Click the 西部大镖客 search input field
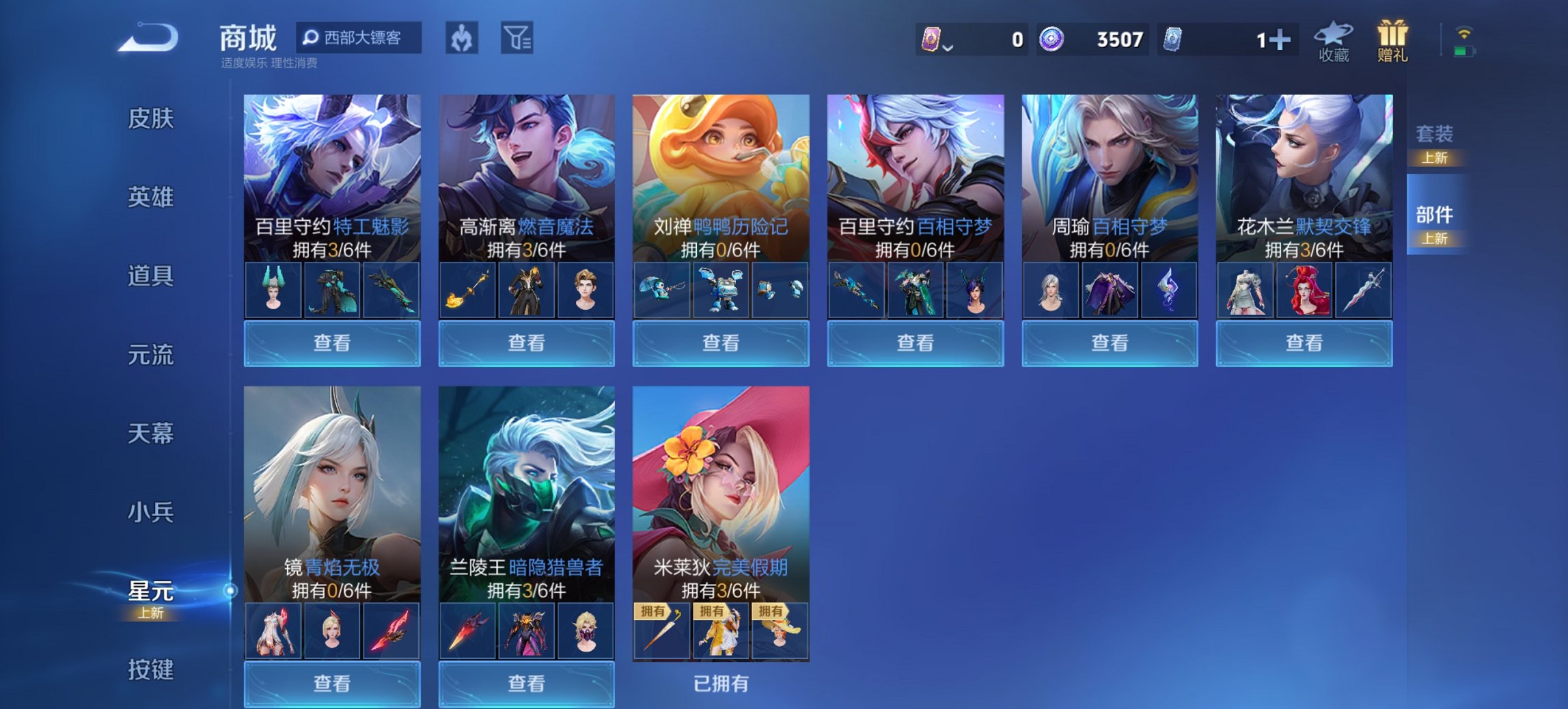 click(x=359, y=39)
